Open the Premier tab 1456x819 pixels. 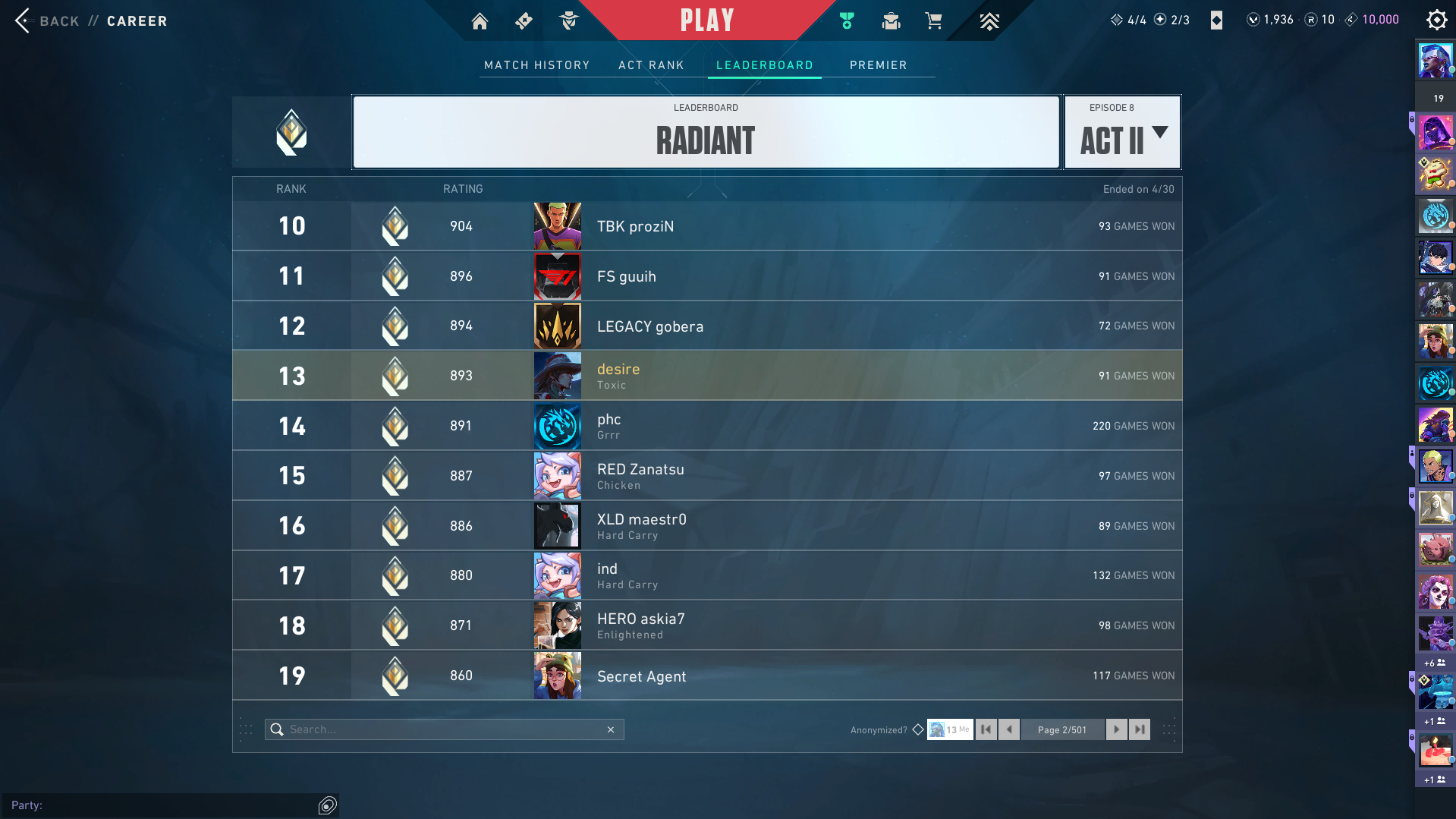878,65
